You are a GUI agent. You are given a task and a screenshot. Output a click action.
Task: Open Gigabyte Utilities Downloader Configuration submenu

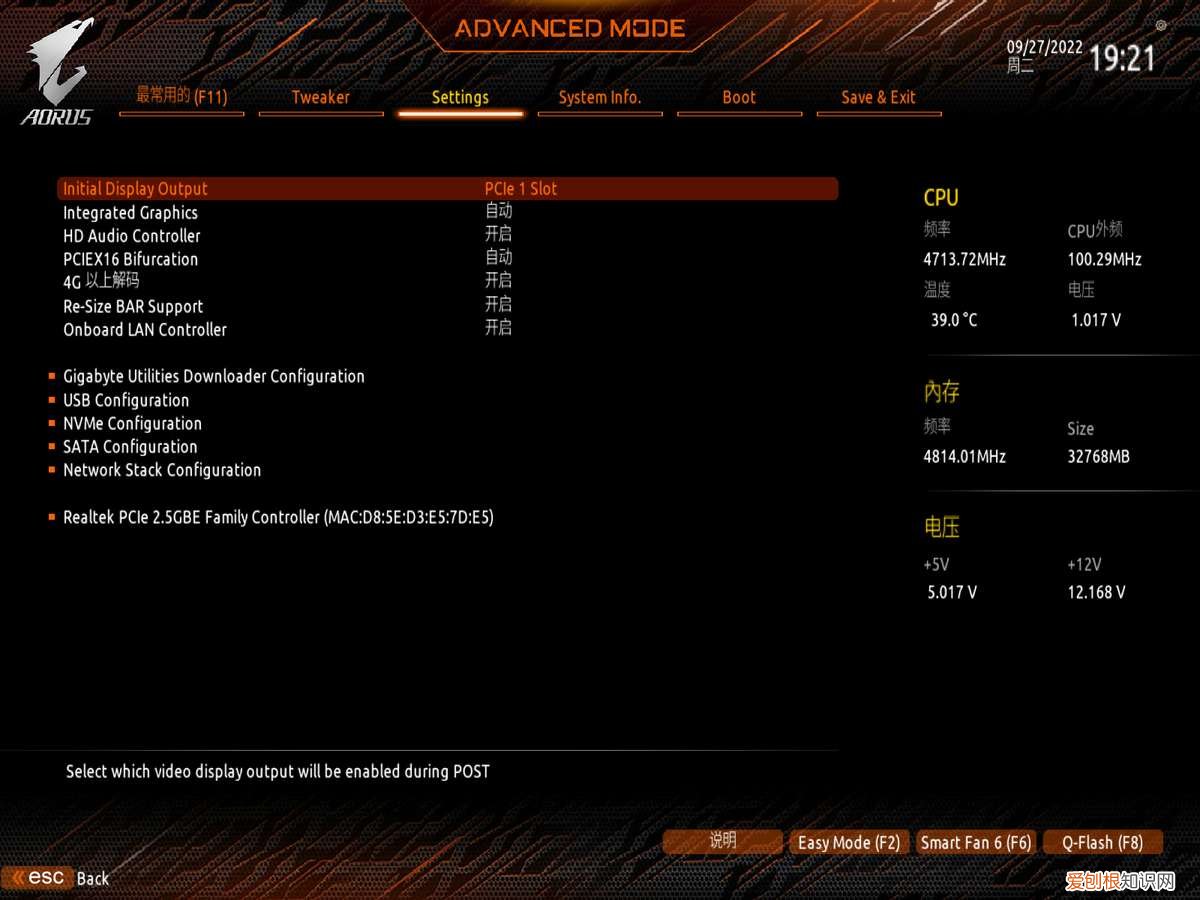click(214, 376)
